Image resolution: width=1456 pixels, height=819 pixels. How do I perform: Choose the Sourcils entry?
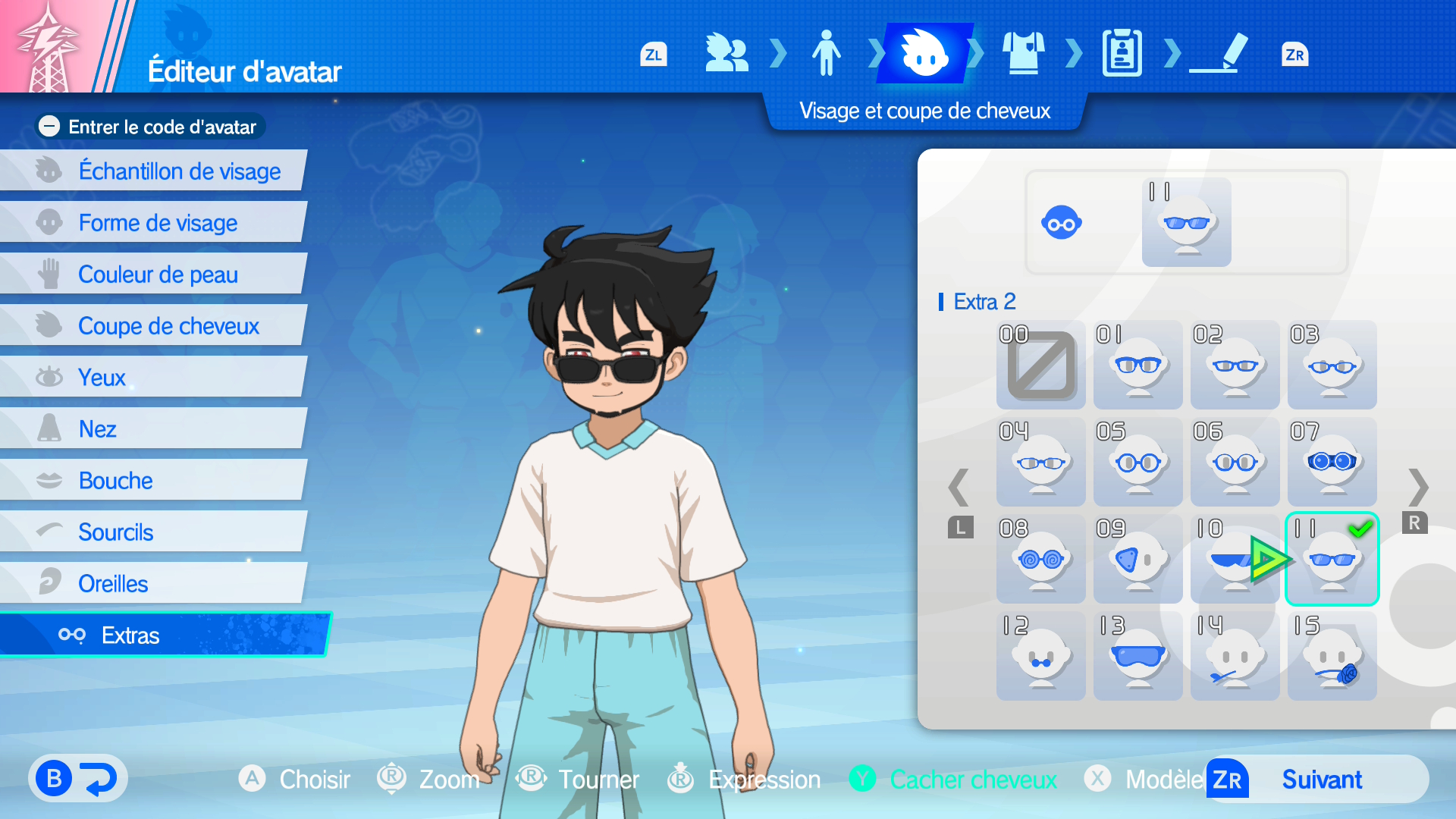(115, 532)
